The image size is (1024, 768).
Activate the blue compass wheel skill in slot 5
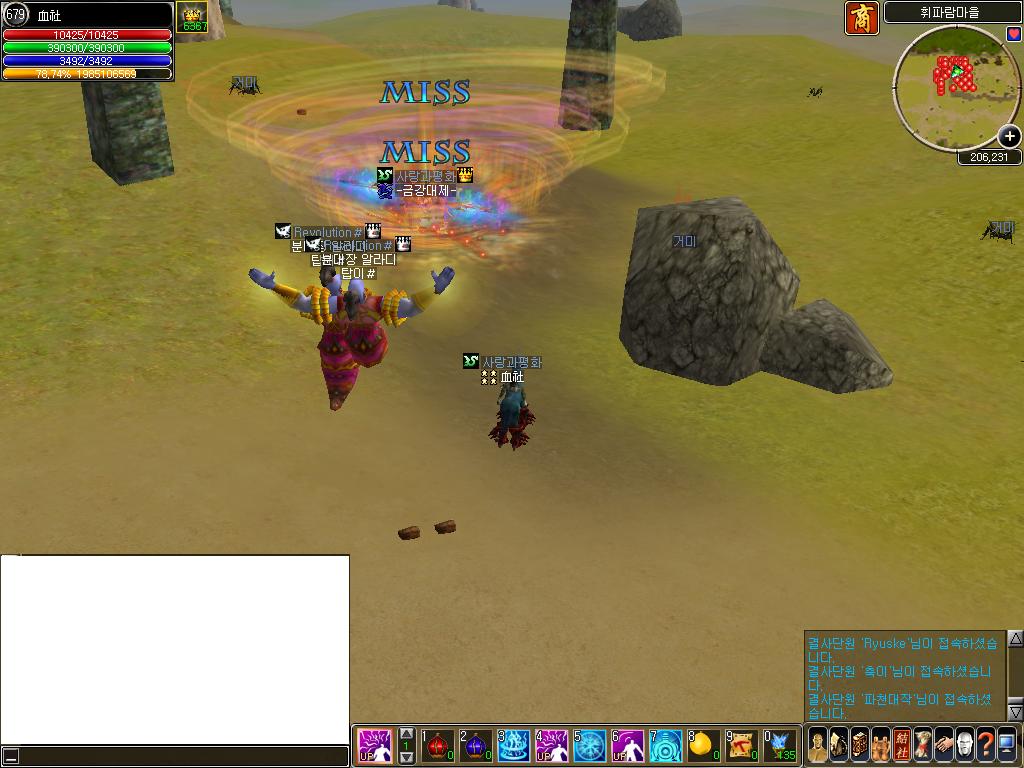(590, 745)
